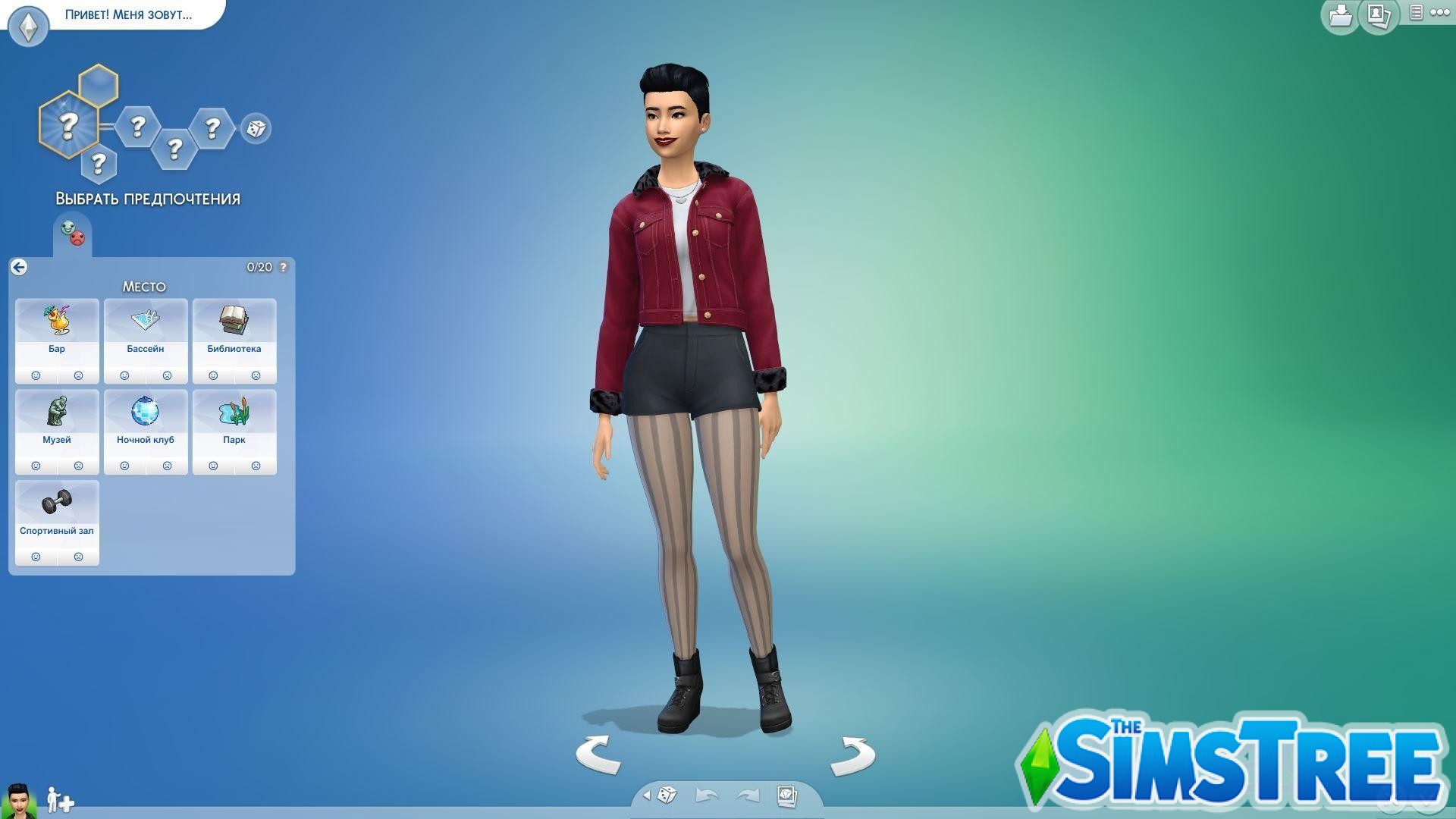Image resolution: width=1456 pixels, height=819 pixels.
Task: Collapse the preference sidebar with left arrow
Action: [x=19, y=267]
